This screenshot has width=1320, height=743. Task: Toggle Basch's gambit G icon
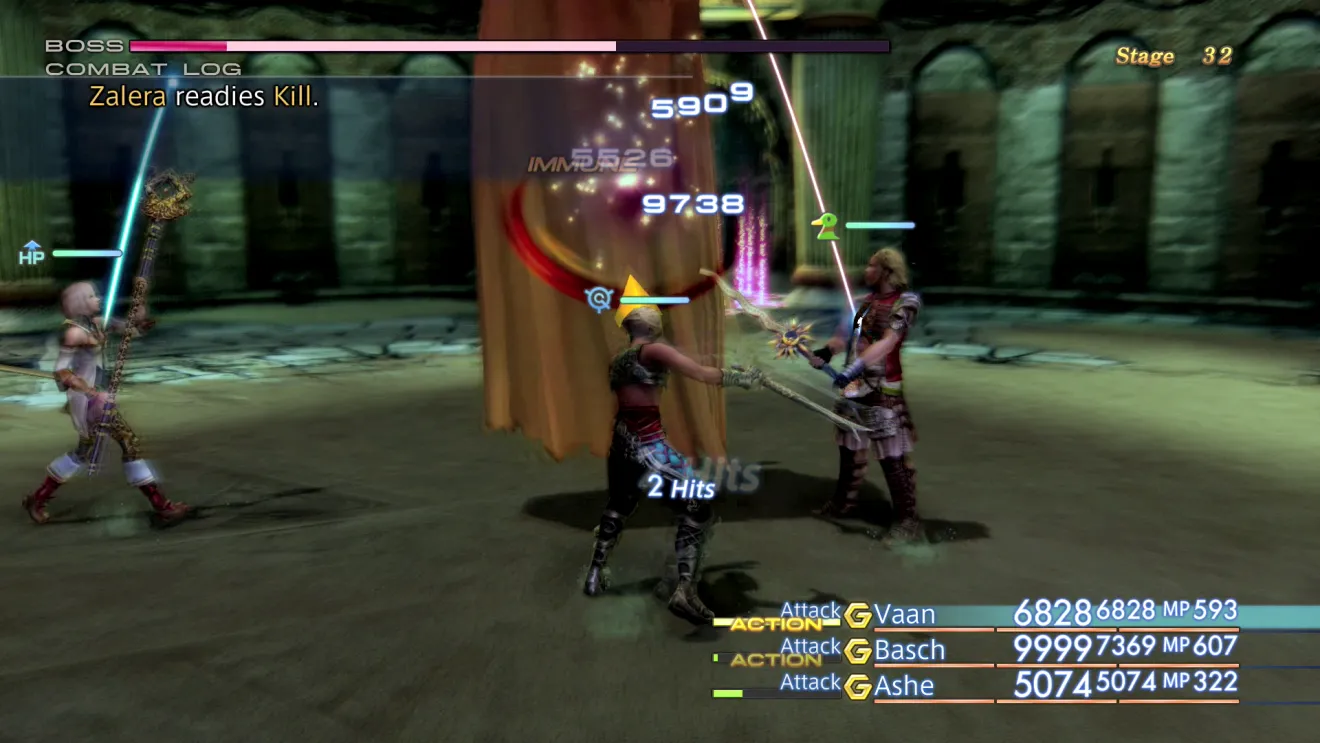pyautogui.click(x=857, y=651)
